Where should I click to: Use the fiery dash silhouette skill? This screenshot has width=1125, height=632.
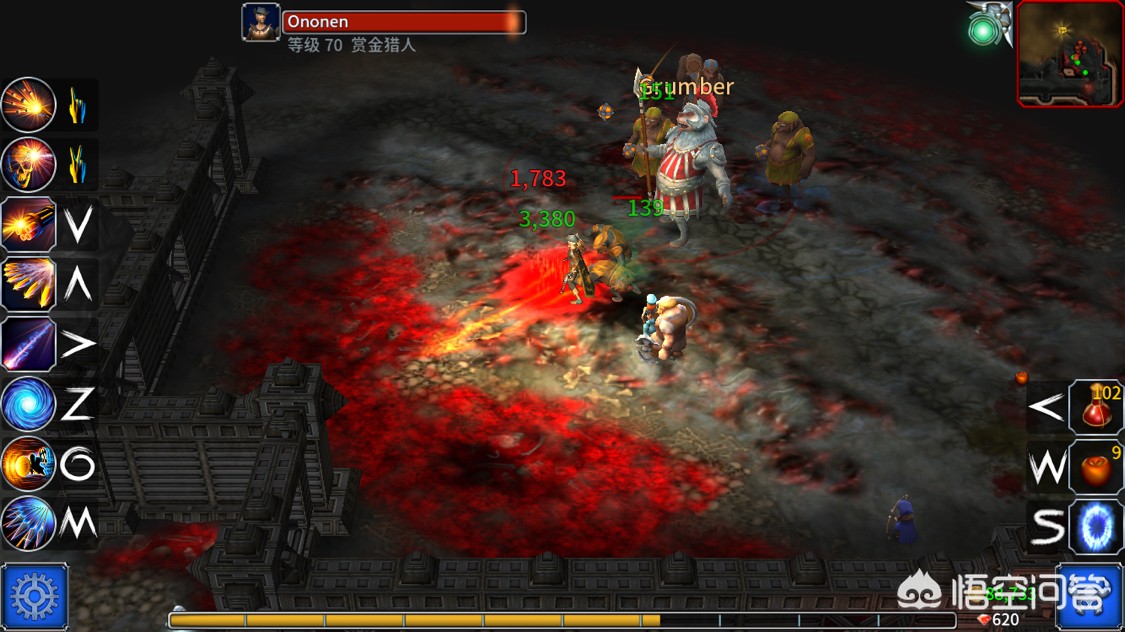click(x=28, y=464)
